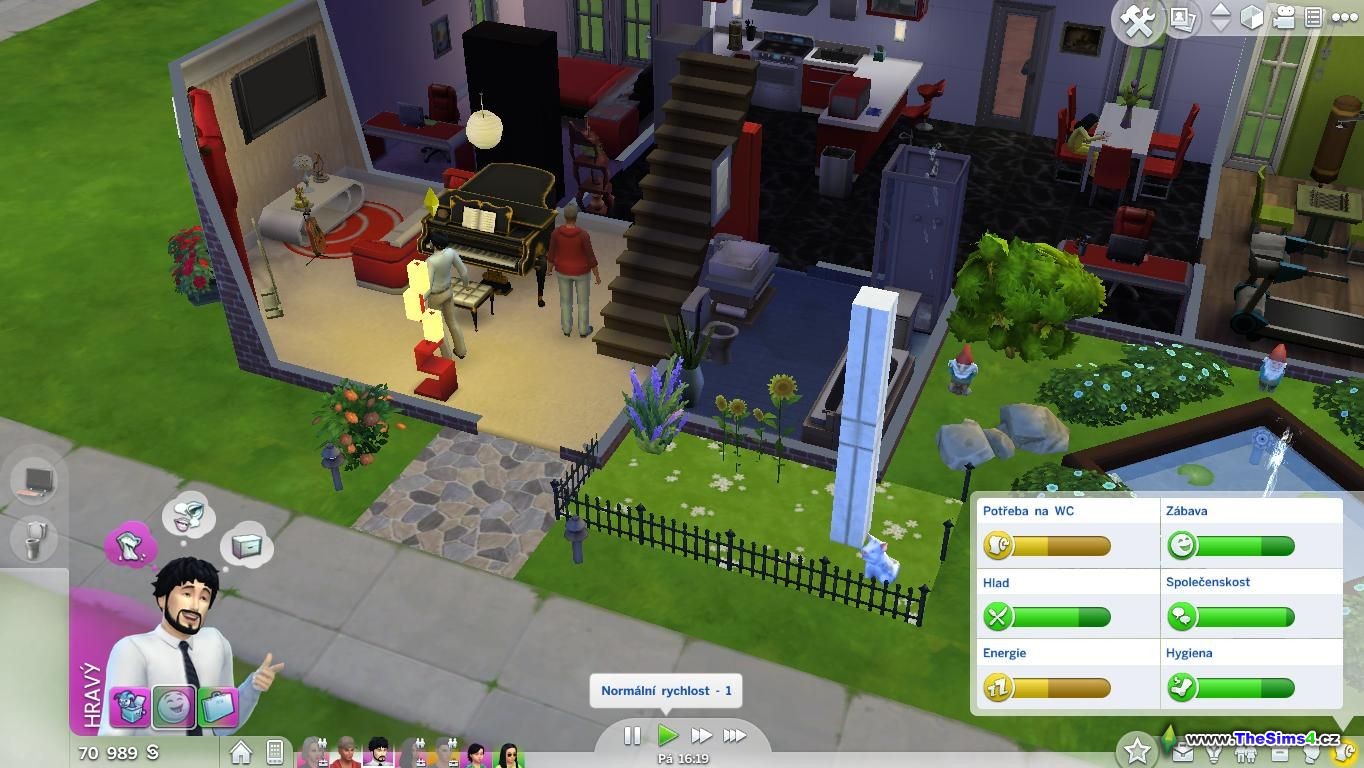This screenshot has height=768, width=1364.
Task: Switch to fast-forward speed
Action: [x=701, y=736]
